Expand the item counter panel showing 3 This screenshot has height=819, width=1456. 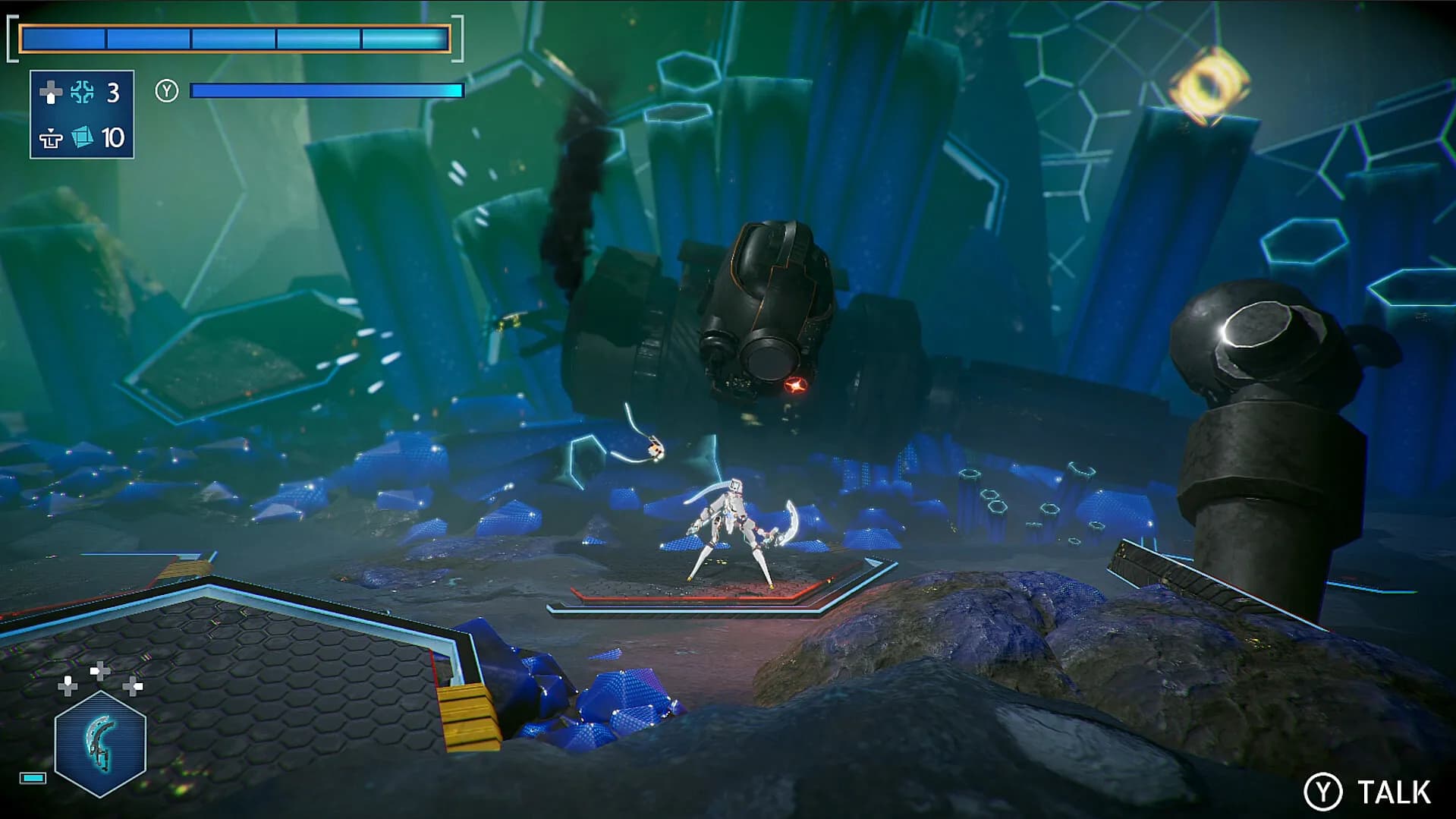point(112,93)
